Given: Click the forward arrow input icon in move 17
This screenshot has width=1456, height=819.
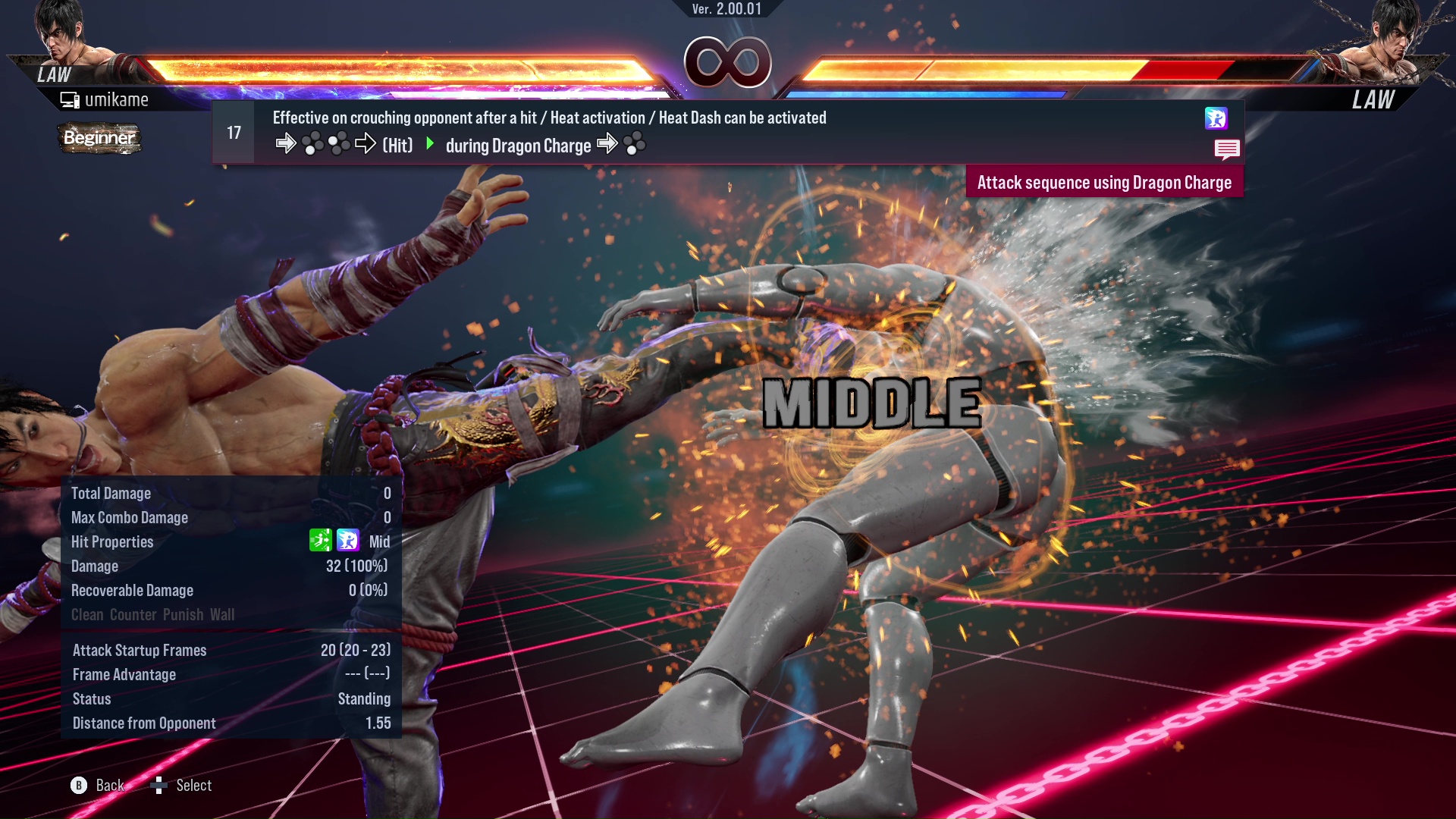Looking at the screenshot, I should (287, 144).
